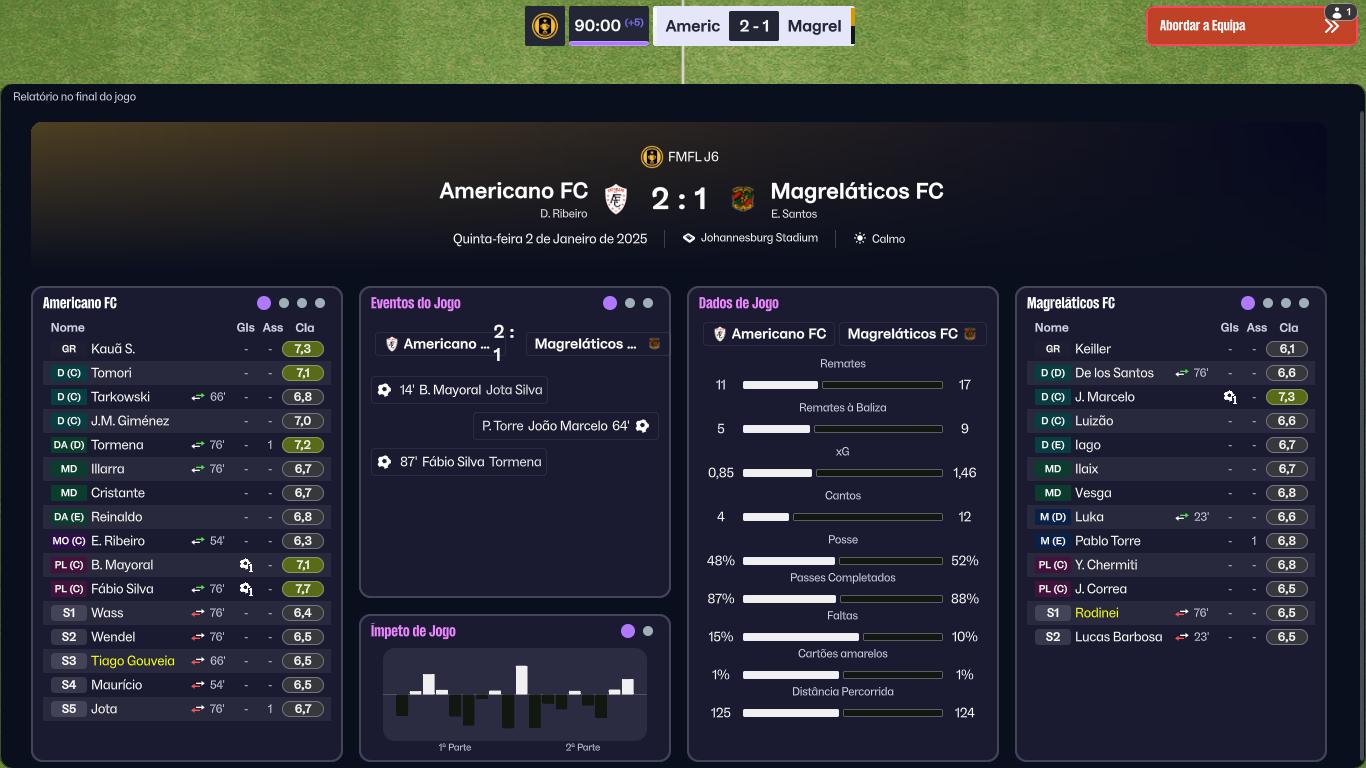This screenshot has width=1366, height=768.
Task: Click the Americano FC panel header
Action: coord(80,303)
